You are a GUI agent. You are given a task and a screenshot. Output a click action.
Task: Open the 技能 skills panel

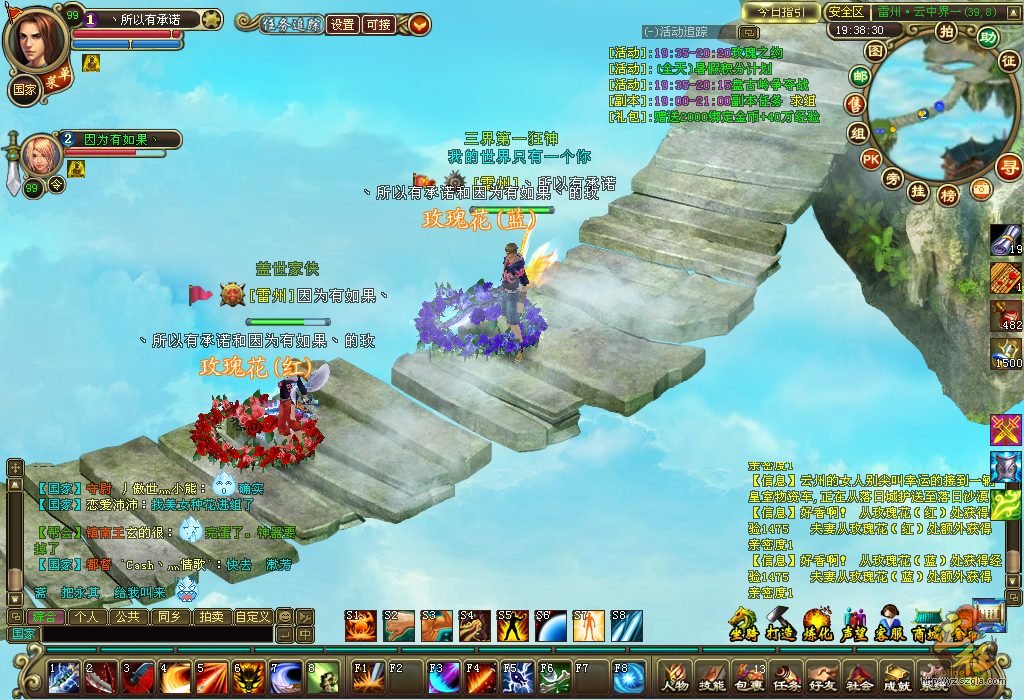pyautogui.click(x=711, y=675)
